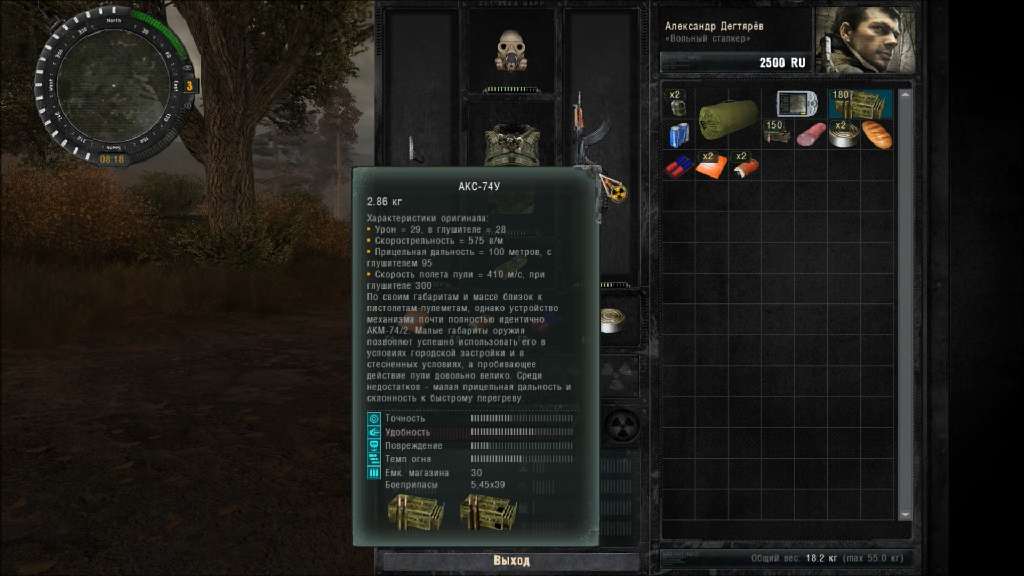
Task: Select the equipped assault rifle slot
Action: coord(583,130)
